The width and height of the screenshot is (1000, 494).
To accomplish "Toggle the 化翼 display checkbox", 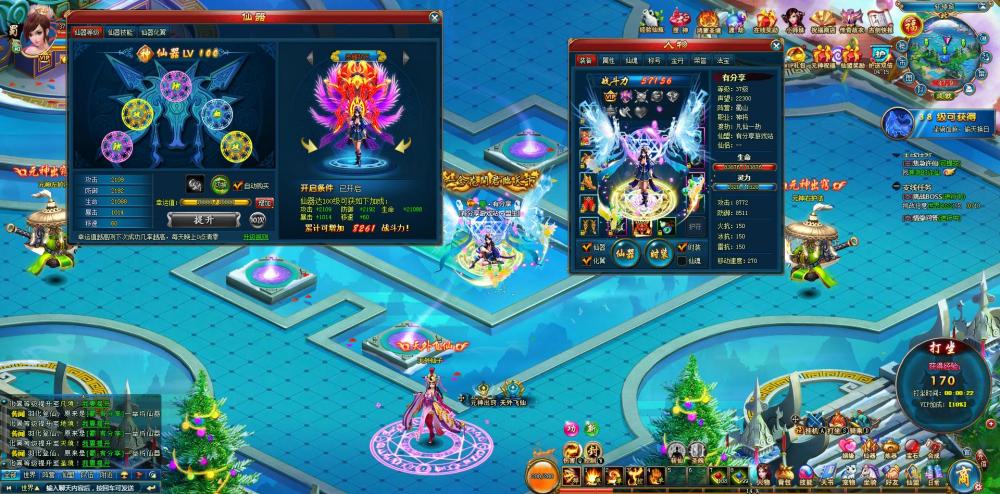I will pyautogui.click(x=587, y=260).
